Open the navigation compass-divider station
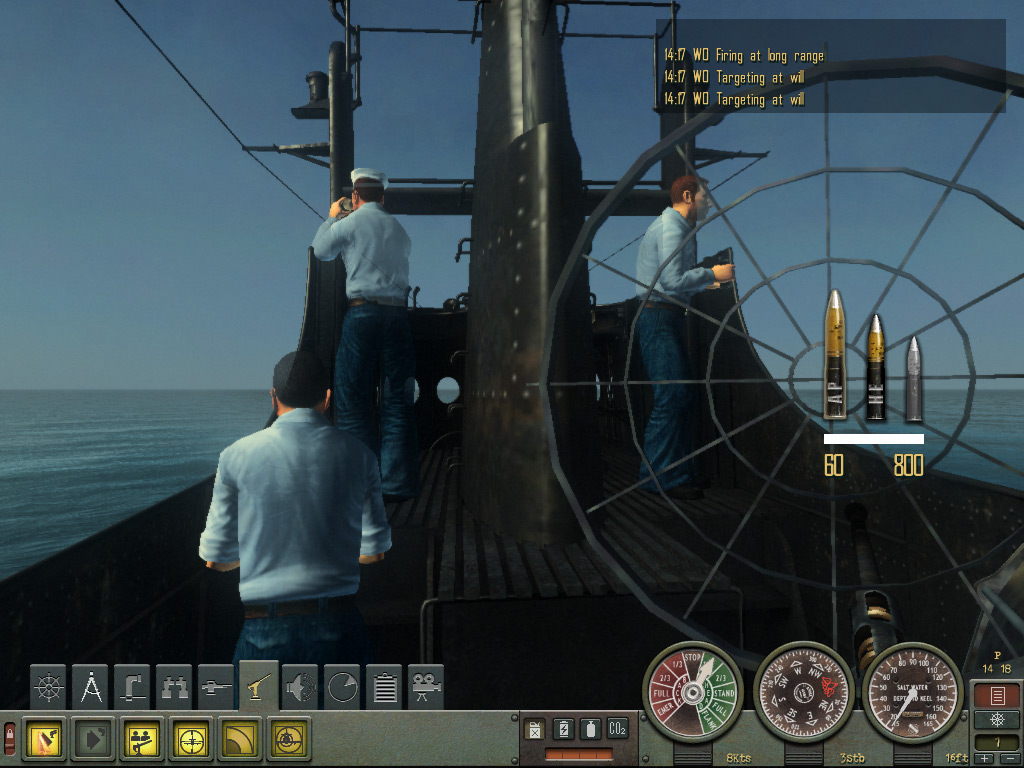This screenshot has height=768, width=1024. tap(92, 687)
